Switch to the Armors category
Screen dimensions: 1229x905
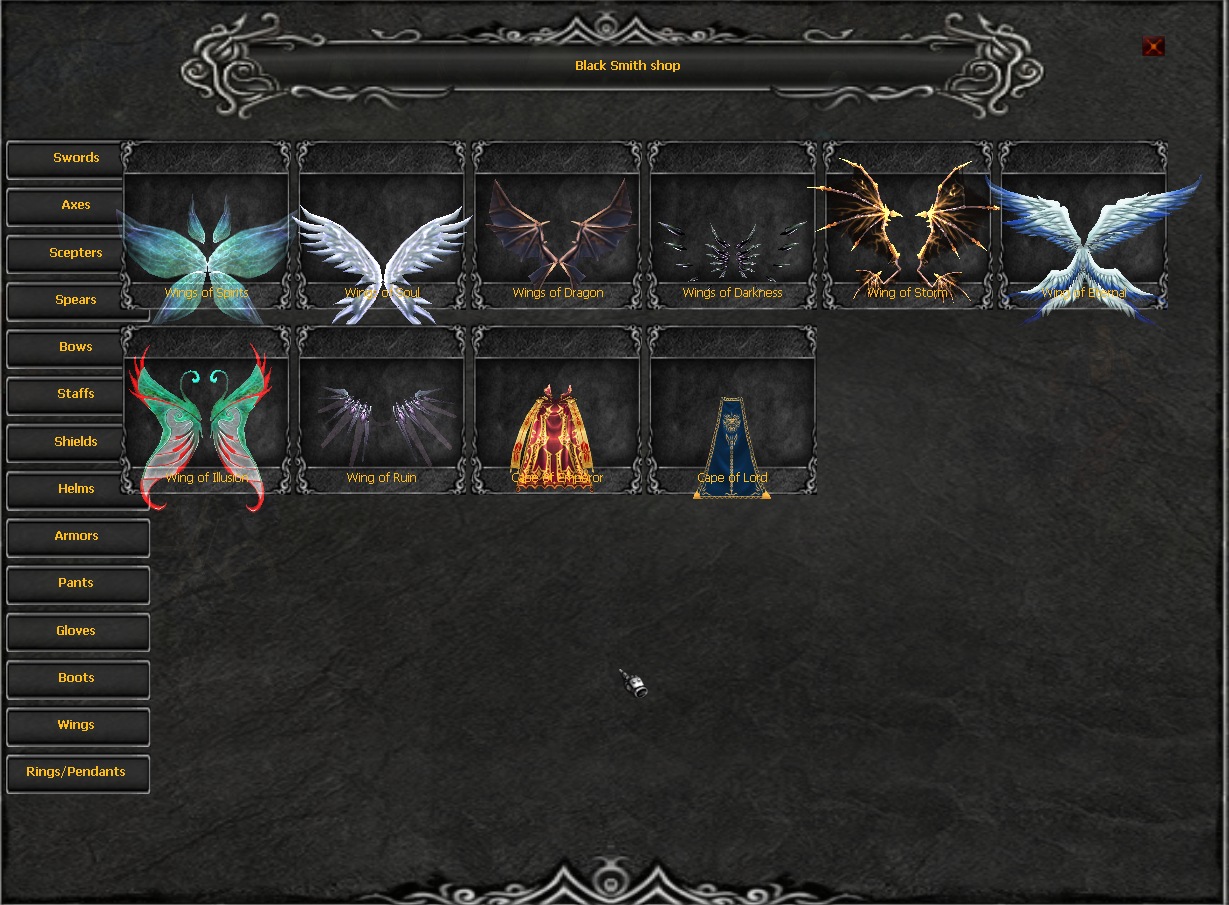[x=77, y=536]
